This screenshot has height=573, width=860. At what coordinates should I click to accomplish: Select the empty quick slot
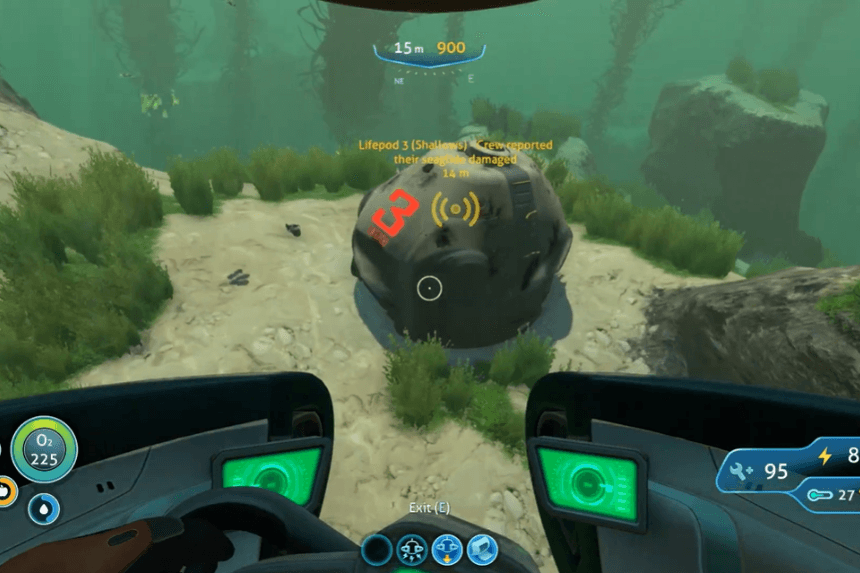(x=377, y=549)
